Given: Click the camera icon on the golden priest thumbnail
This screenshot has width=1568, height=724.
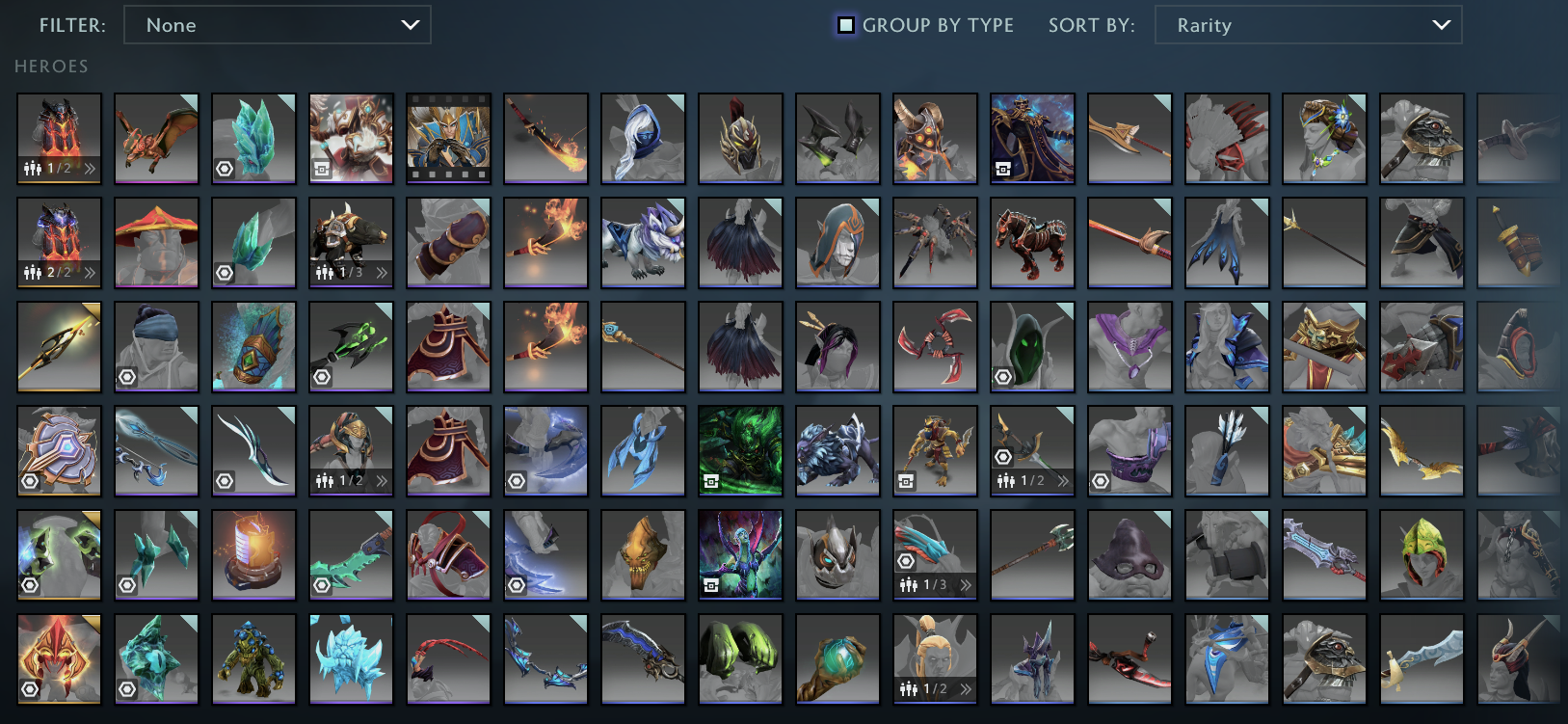Looking at the screenshot, I should [321, 169].
